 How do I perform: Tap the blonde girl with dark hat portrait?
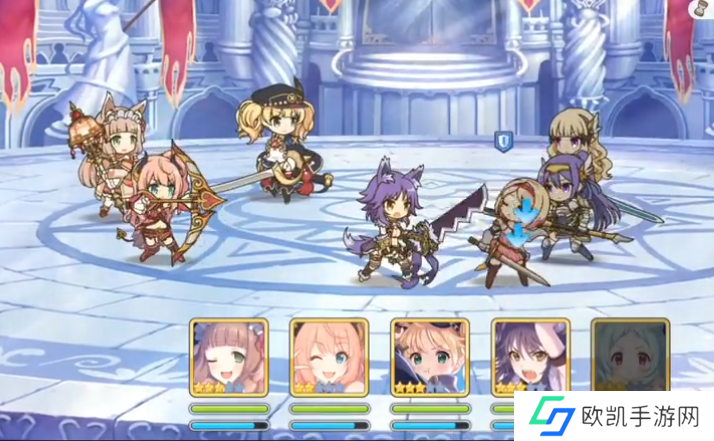pyautogui.click(x=430, y=356)
